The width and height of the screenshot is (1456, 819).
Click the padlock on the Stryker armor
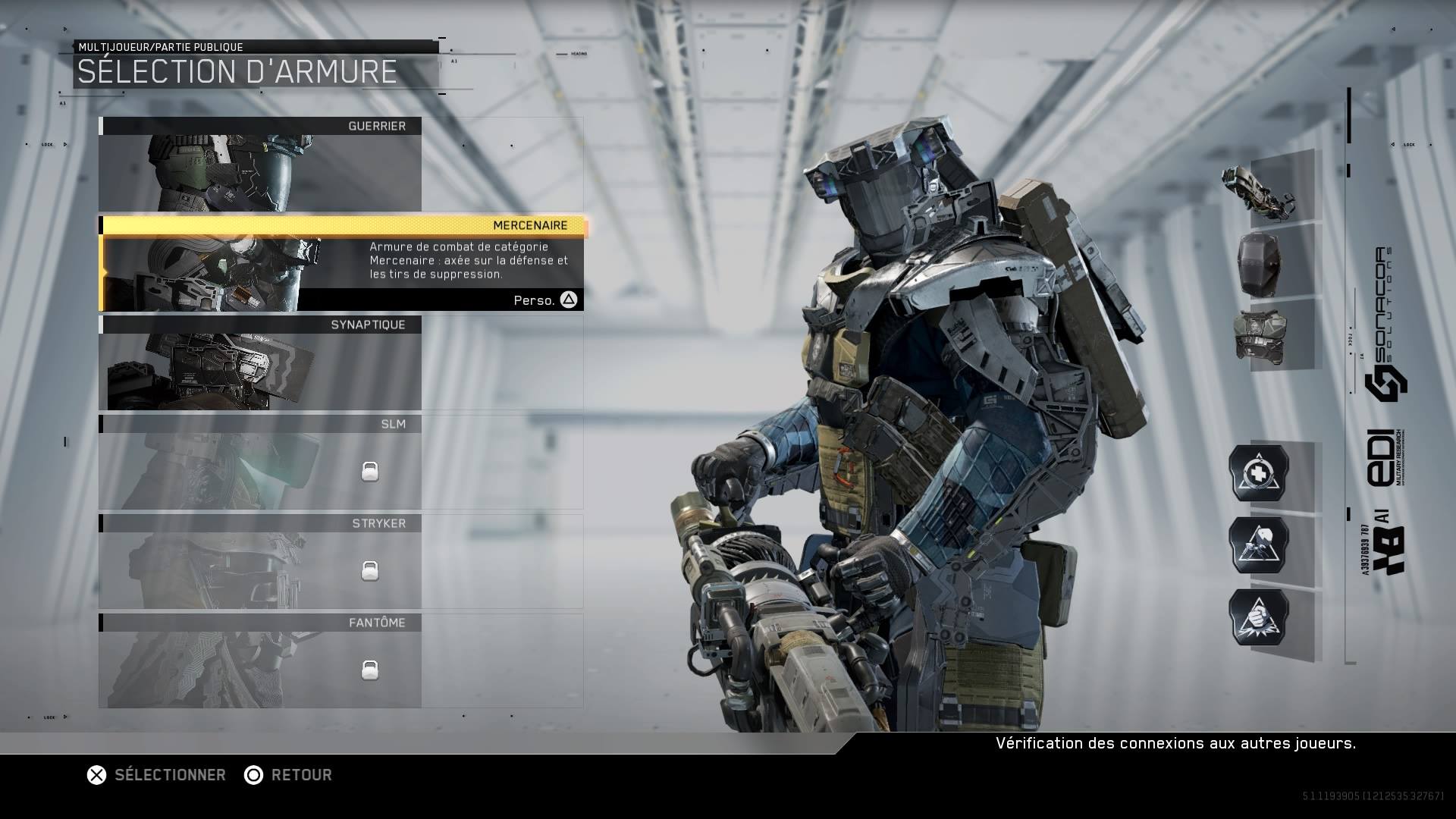click(x=369, y=570)
